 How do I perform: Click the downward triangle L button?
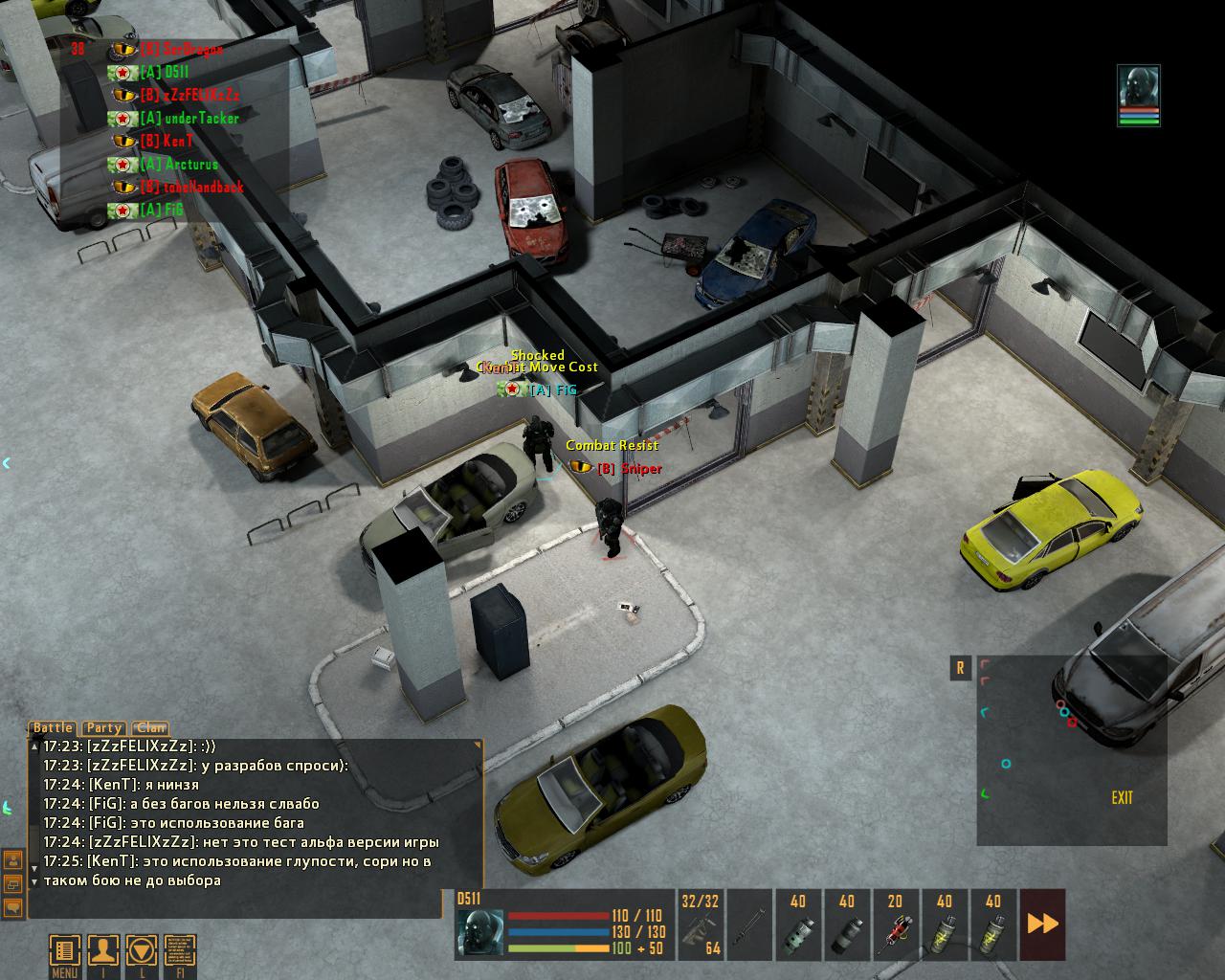tap(142, 951)
